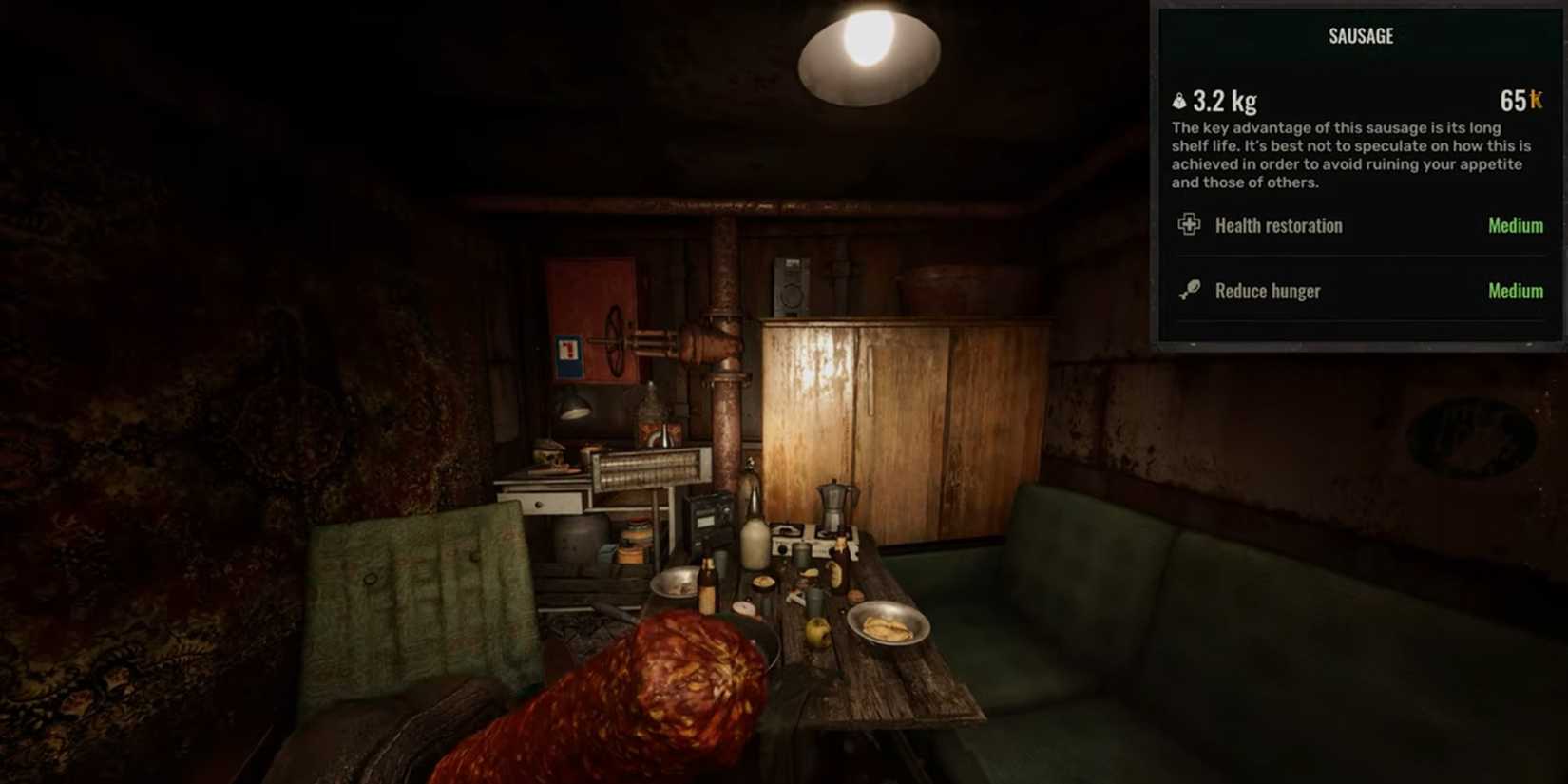Select the SAUSAGE title in the item panel

[1359, 35]
